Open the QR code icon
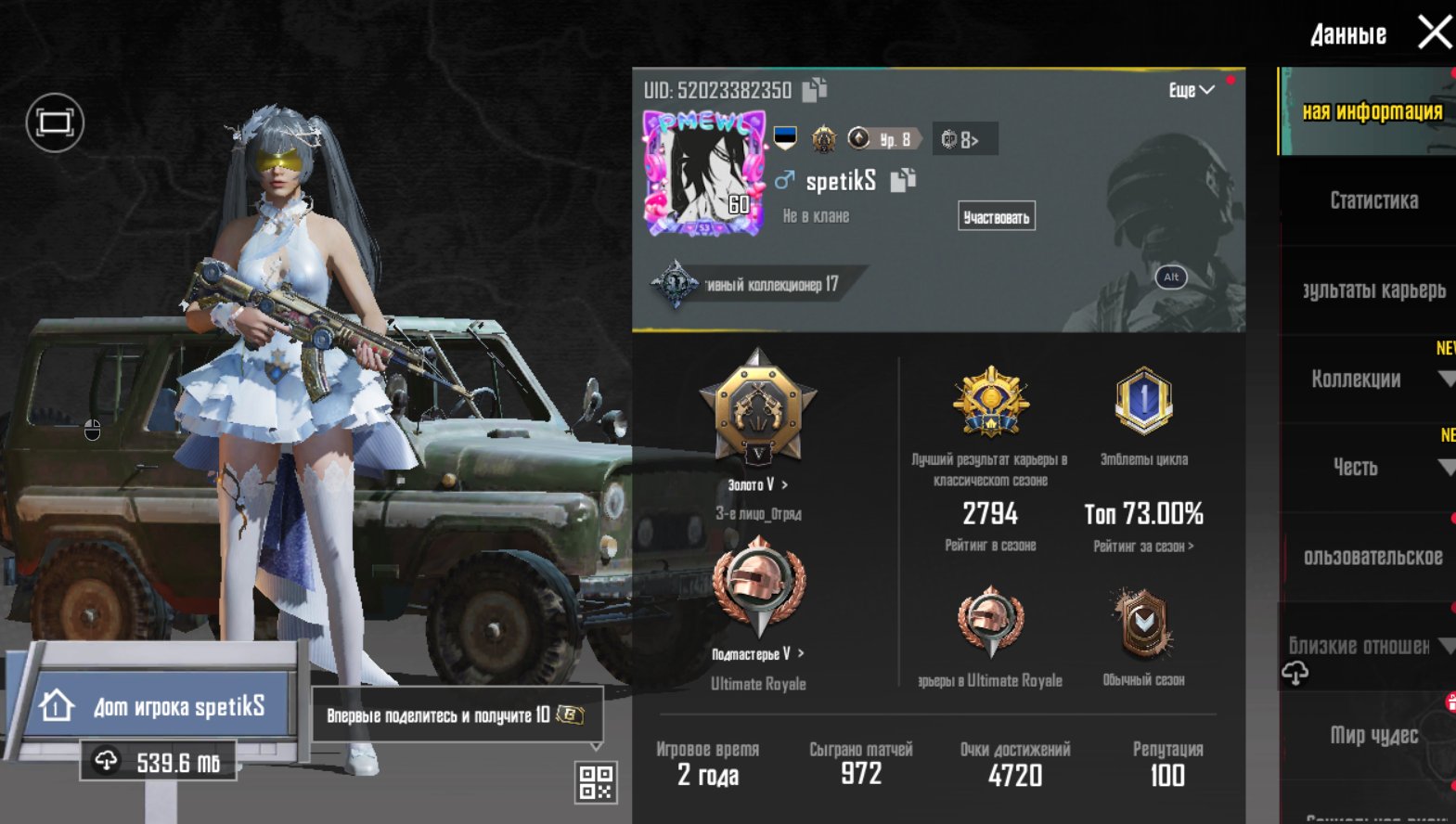Viewport: 1456px width, 824px height. [596, 782]
